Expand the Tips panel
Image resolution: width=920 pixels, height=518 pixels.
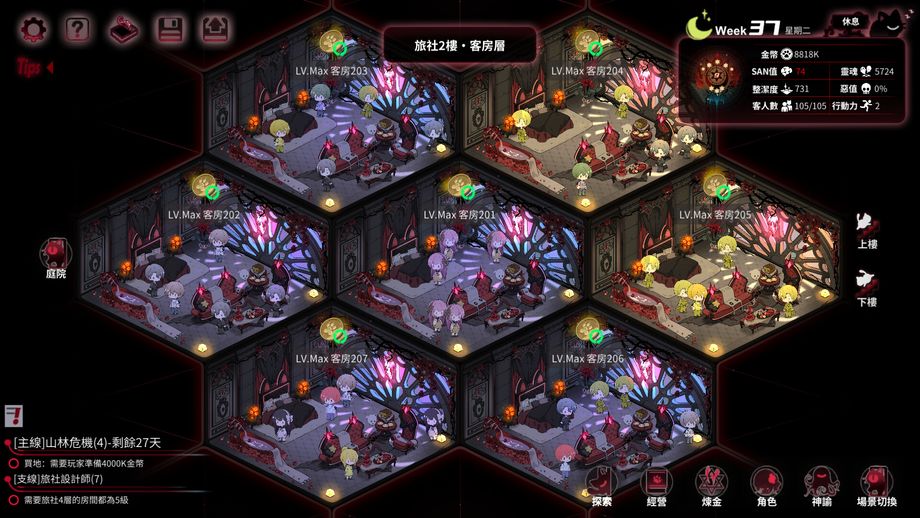pos(34,68)
